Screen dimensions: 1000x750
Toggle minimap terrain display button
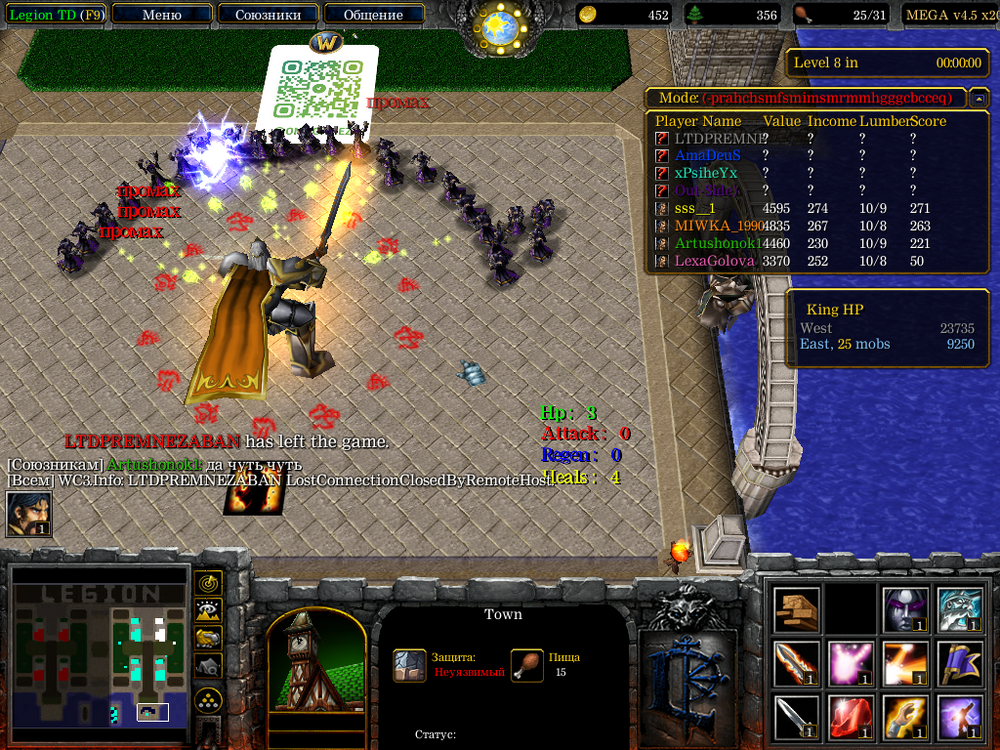pos(208,610)
